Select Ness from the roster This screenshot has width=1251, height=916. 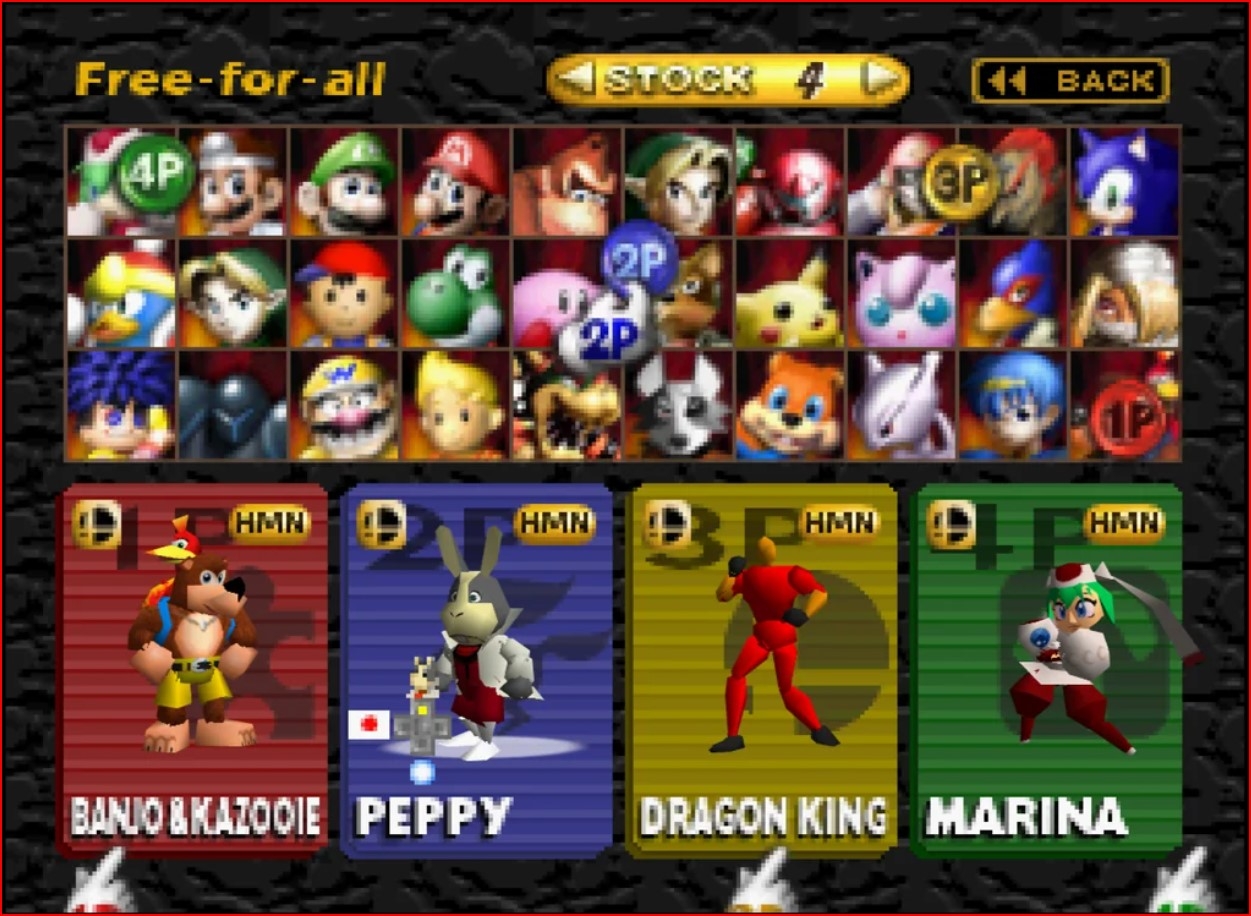point(346,294)
